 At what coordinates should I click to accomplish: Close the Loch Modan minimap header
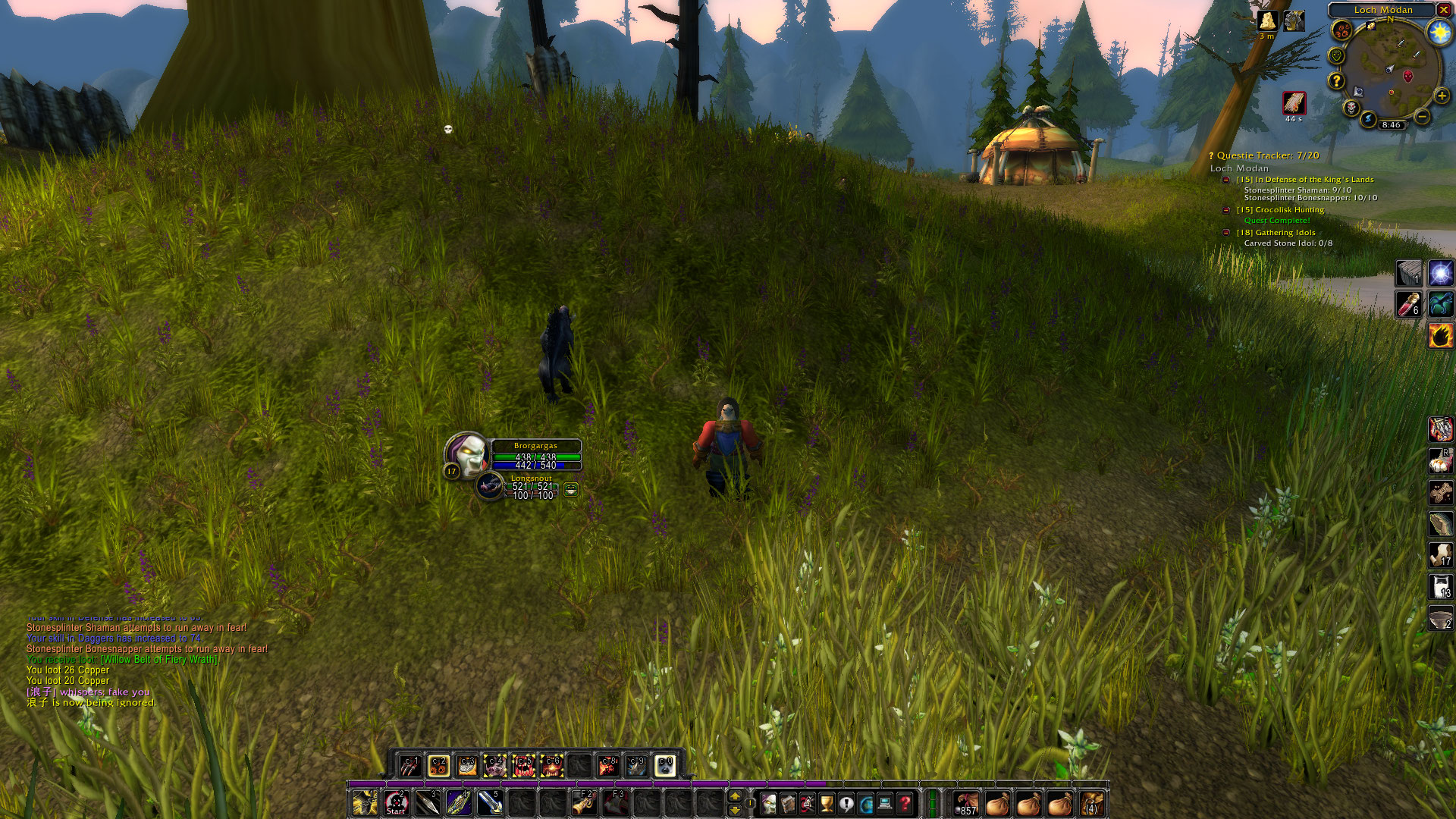(x=1444, y=10)
